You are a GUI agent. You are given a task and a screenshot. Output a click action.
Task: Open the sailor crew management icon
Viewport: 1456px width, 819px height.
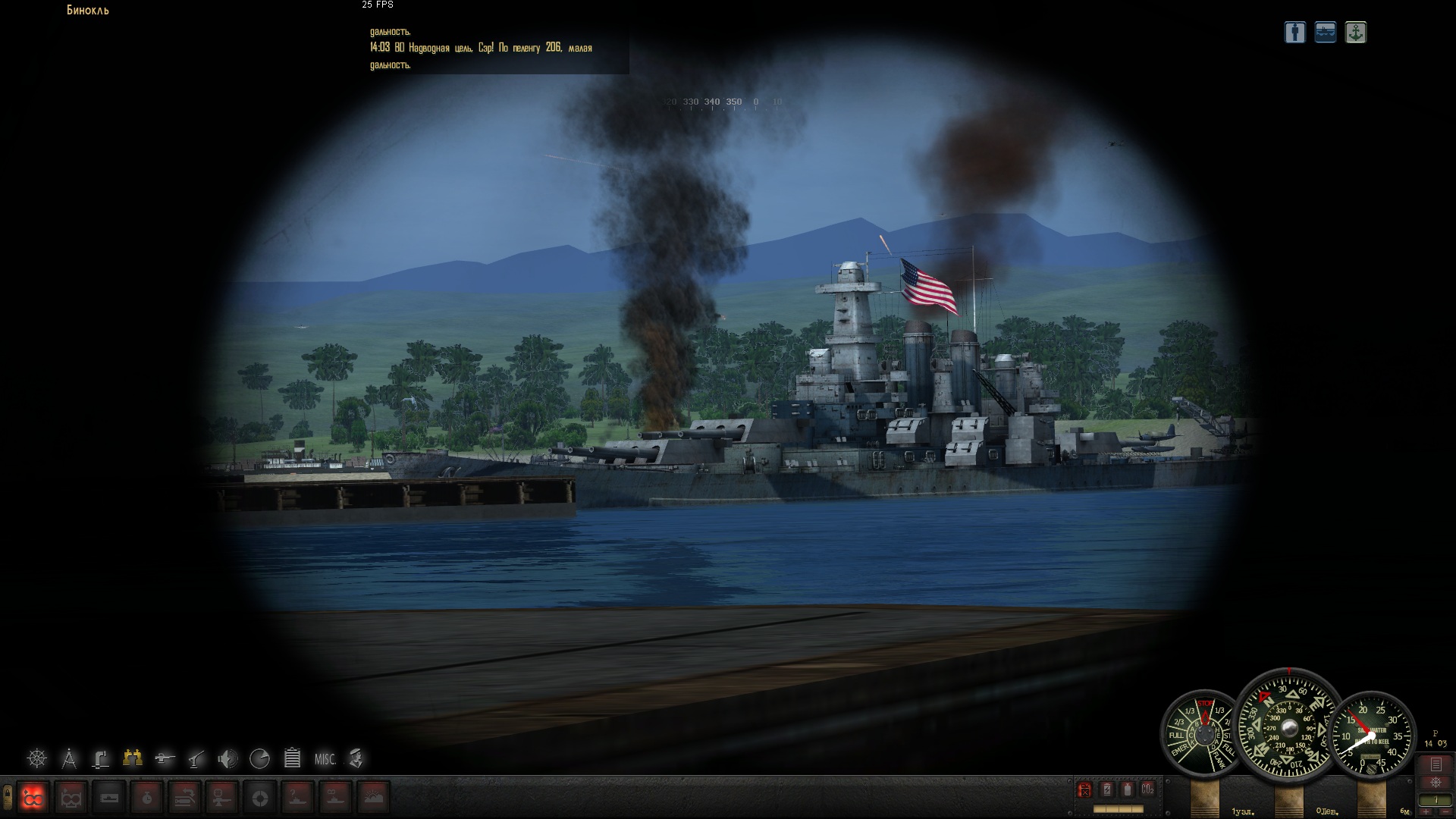point(356,758)
